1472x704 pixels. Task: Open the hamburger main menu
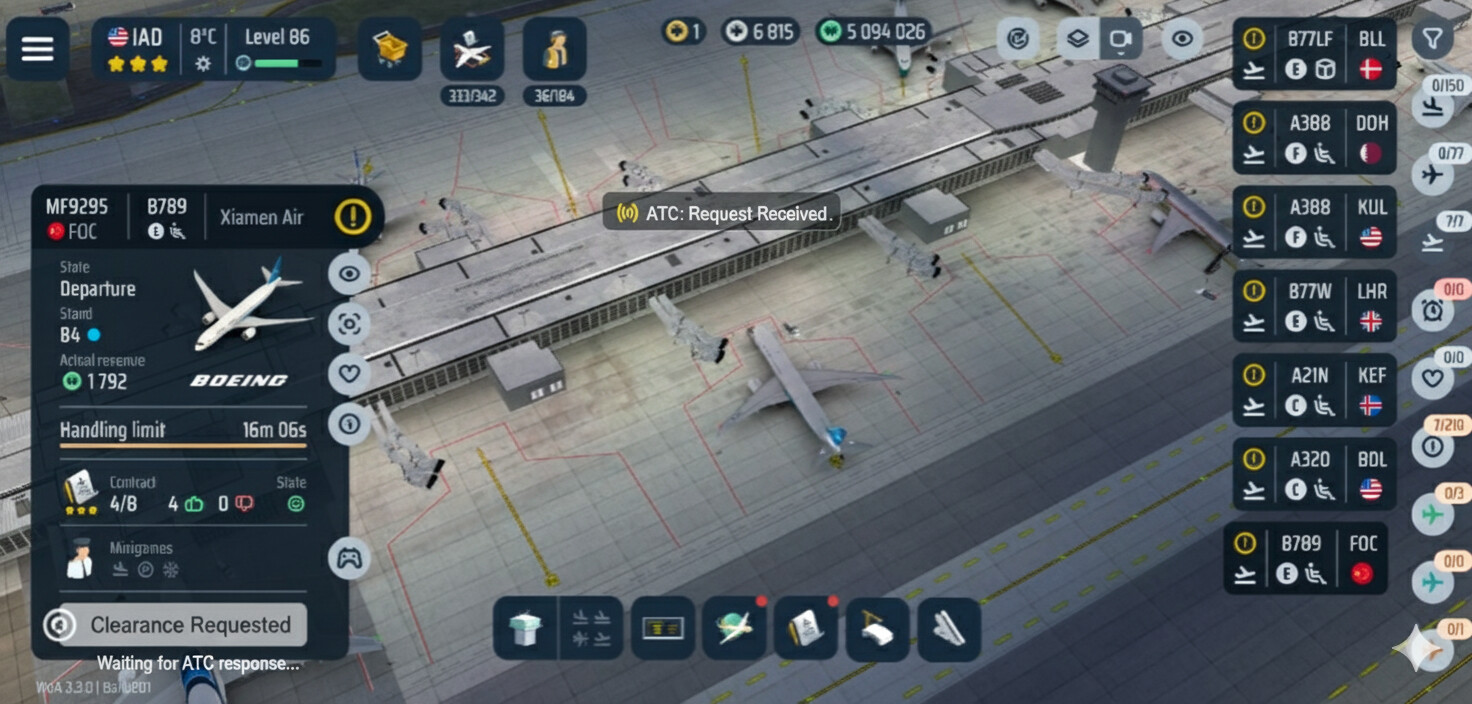pyautogui.click(x=38, y=49)
